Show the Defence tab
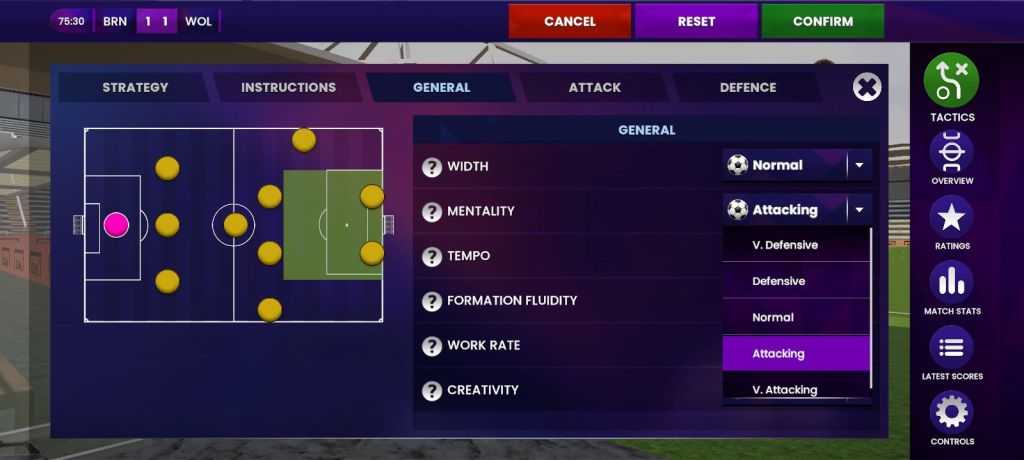 (x=747, y=87)
